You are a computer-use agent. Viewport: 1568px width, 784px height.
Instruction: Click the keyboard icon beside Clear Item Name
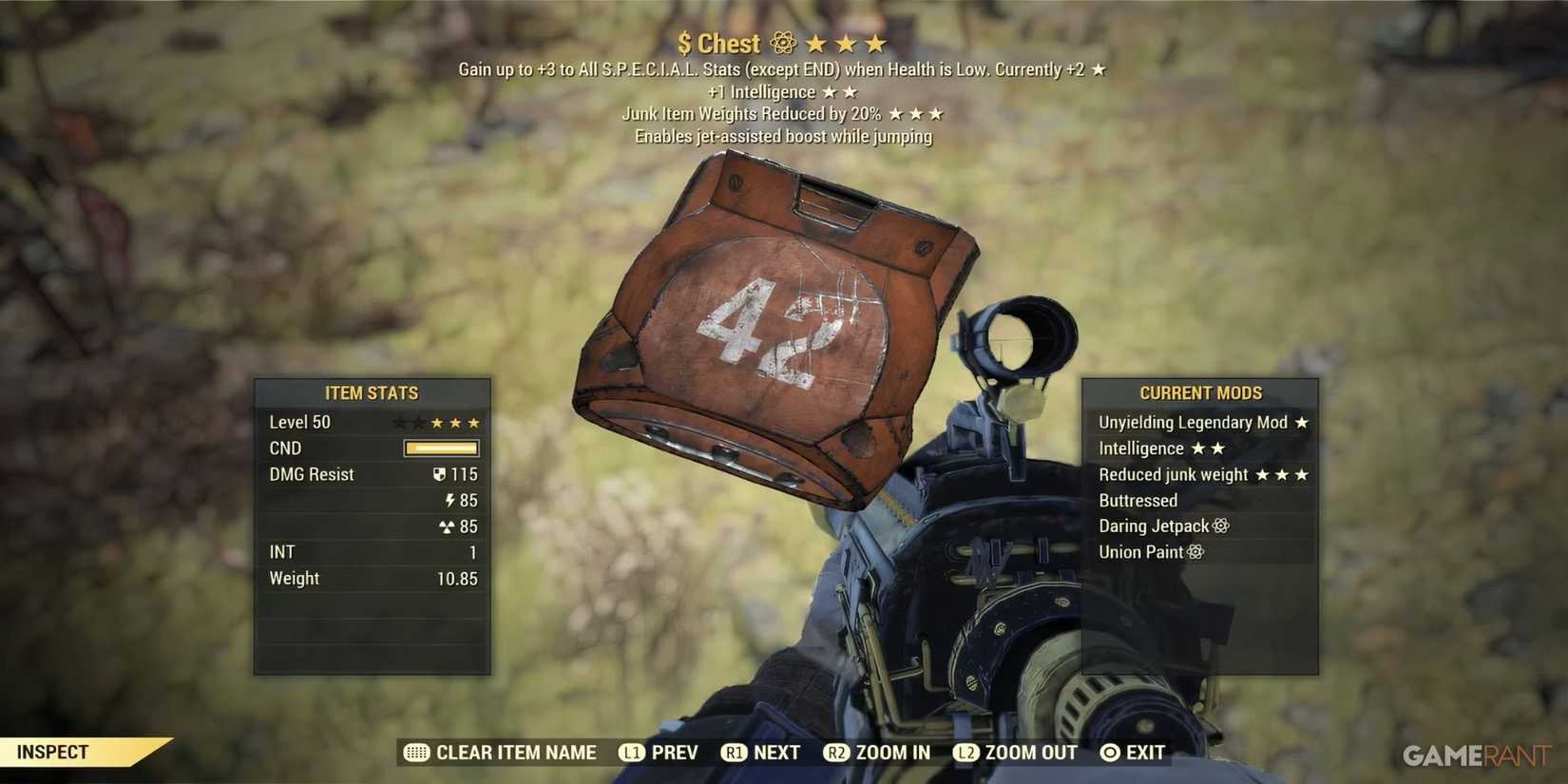[x=415, y=752]
